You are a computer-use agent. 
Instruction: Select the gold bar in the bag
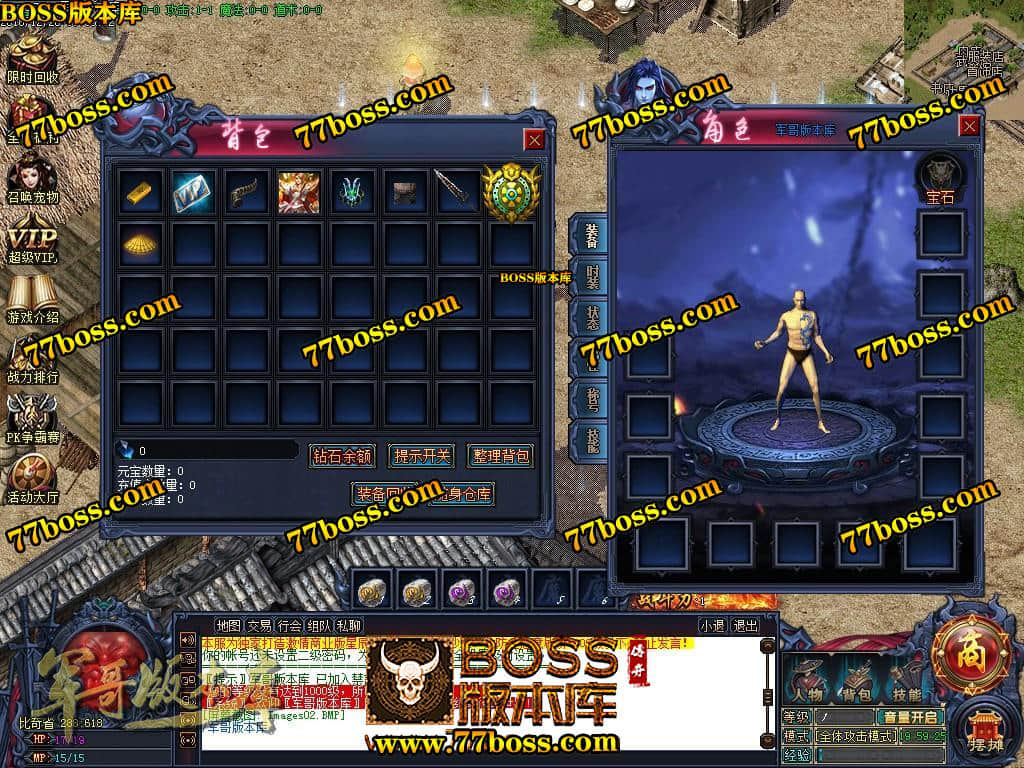click(142, 191)
